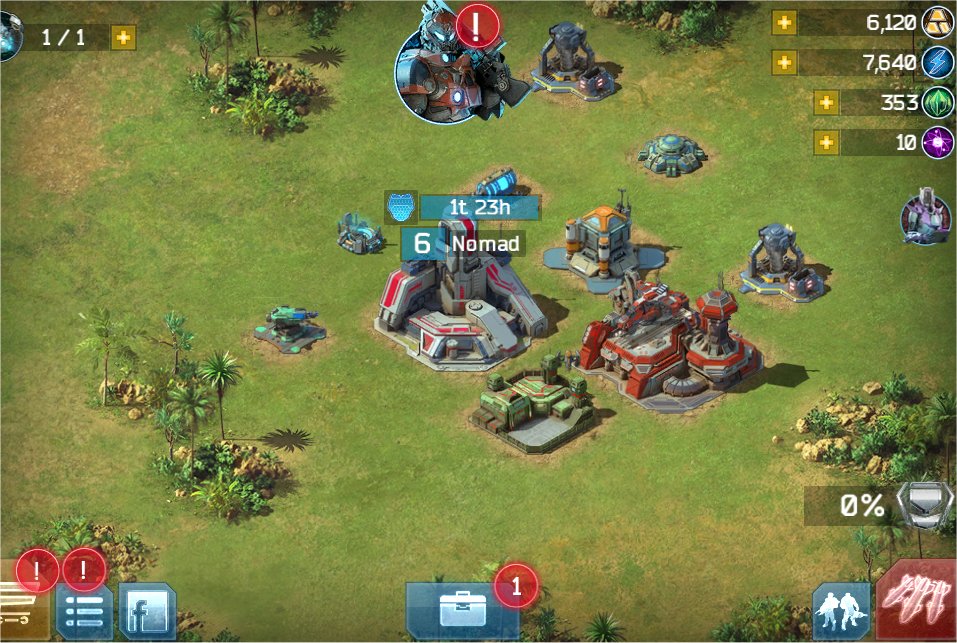
Task: Select the level 6 Nomad base label
Action: (x=463, y=243)
